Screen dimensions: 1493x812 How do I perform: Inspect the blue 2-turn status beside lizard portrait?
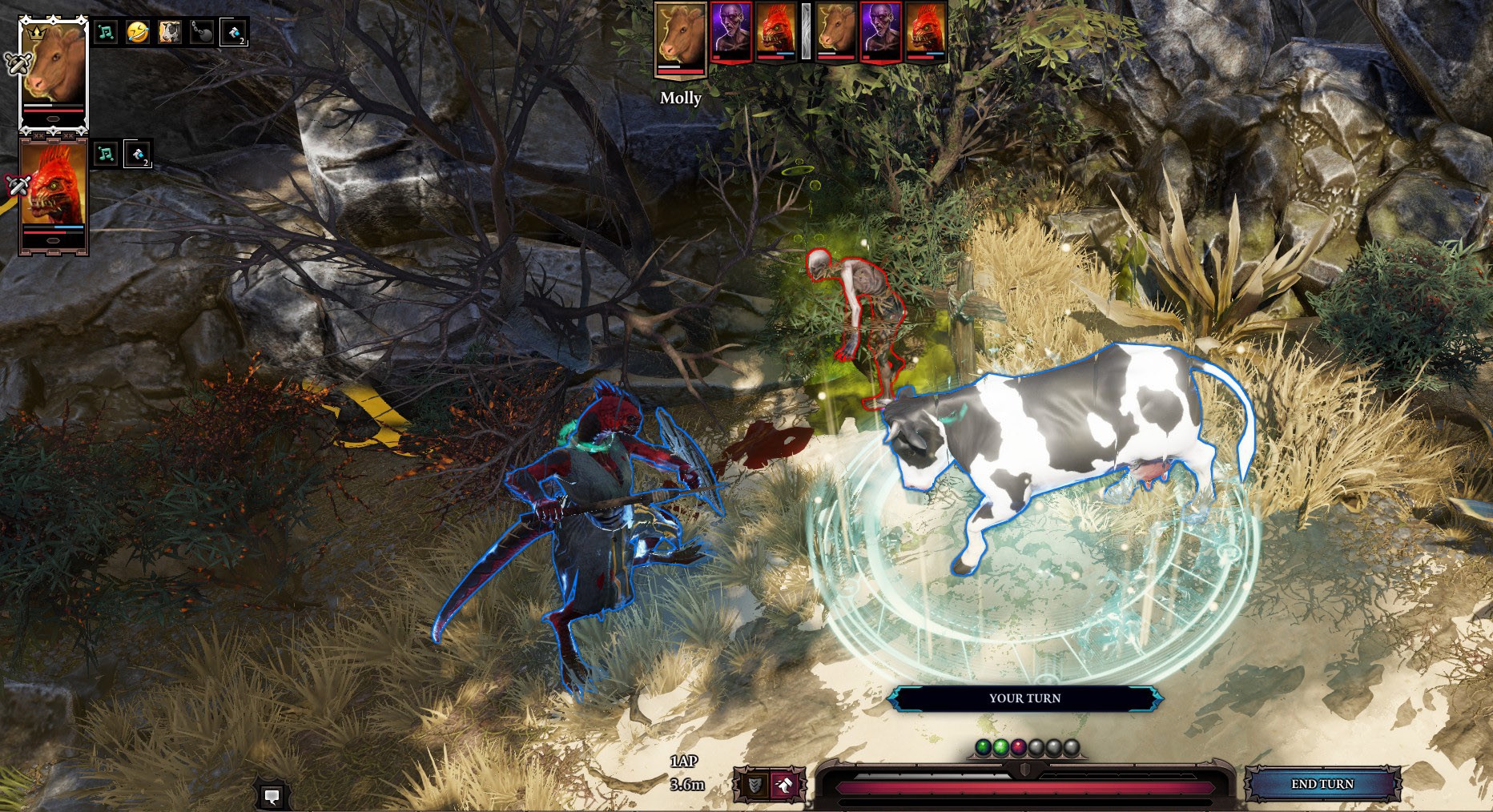click(138, 154)
